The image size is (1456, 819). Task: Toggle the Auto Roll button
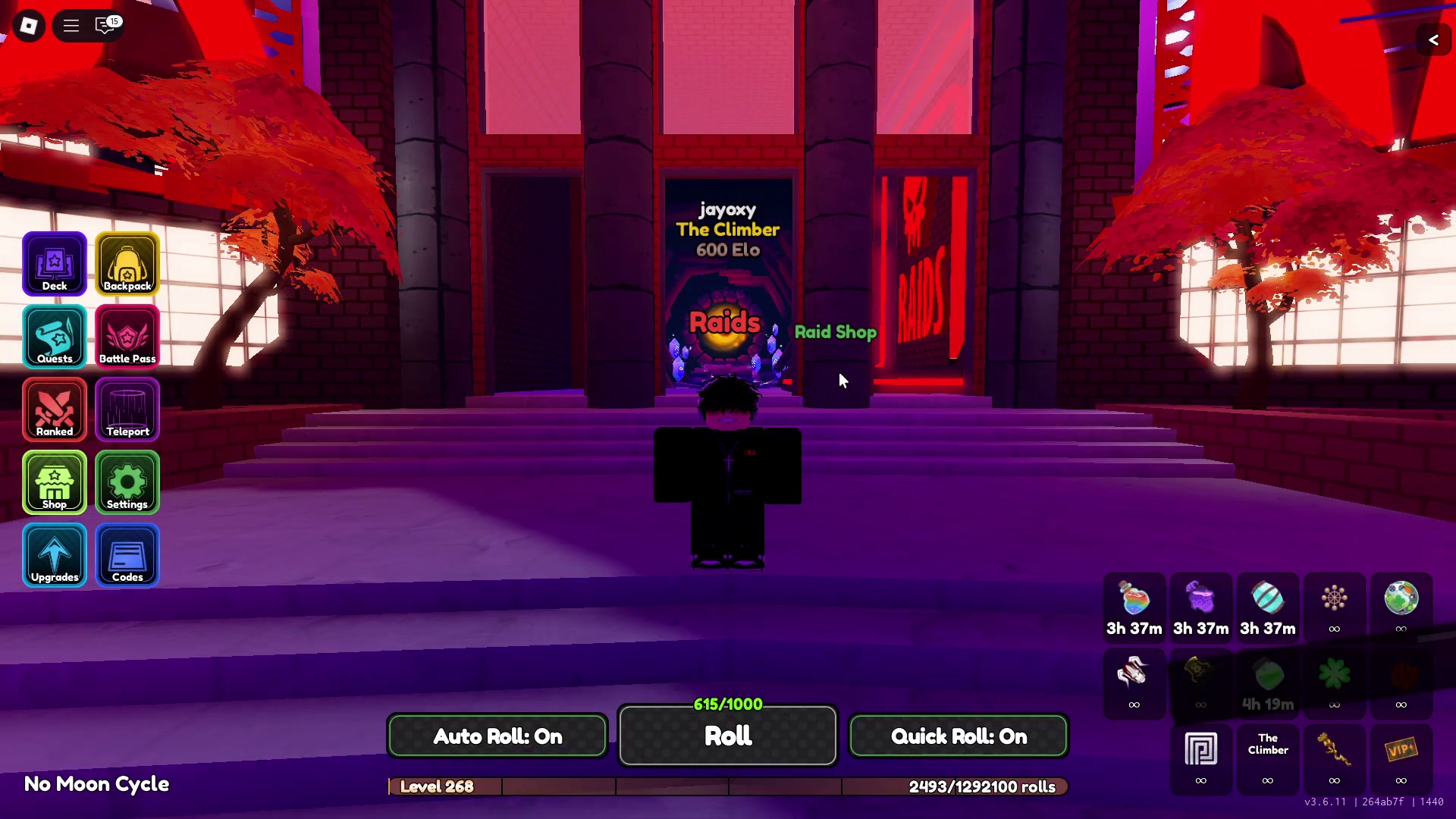click(x=497, y=736)
